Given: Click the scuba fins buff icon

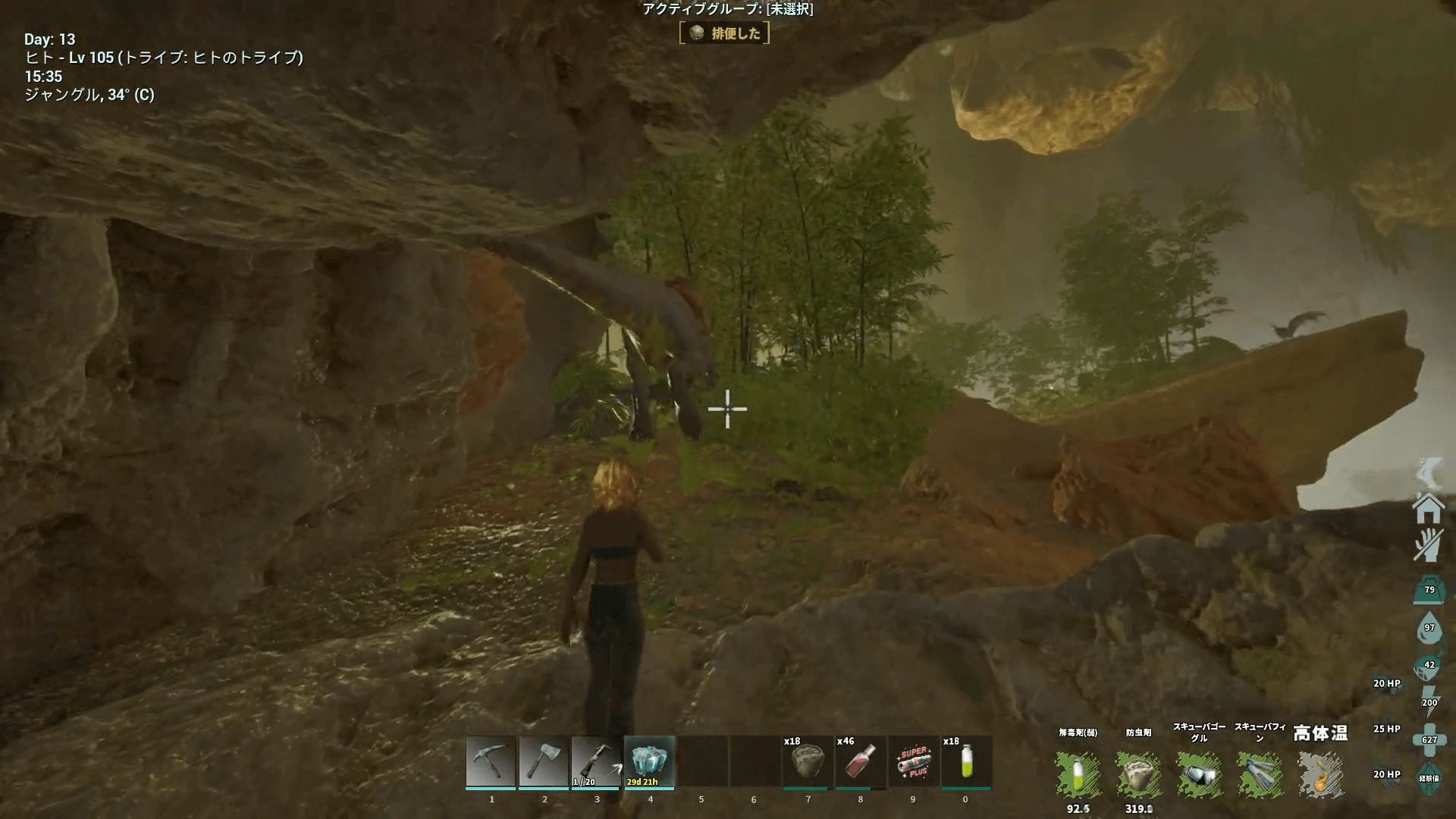Looking at the screenshot, I should 1260,775.
